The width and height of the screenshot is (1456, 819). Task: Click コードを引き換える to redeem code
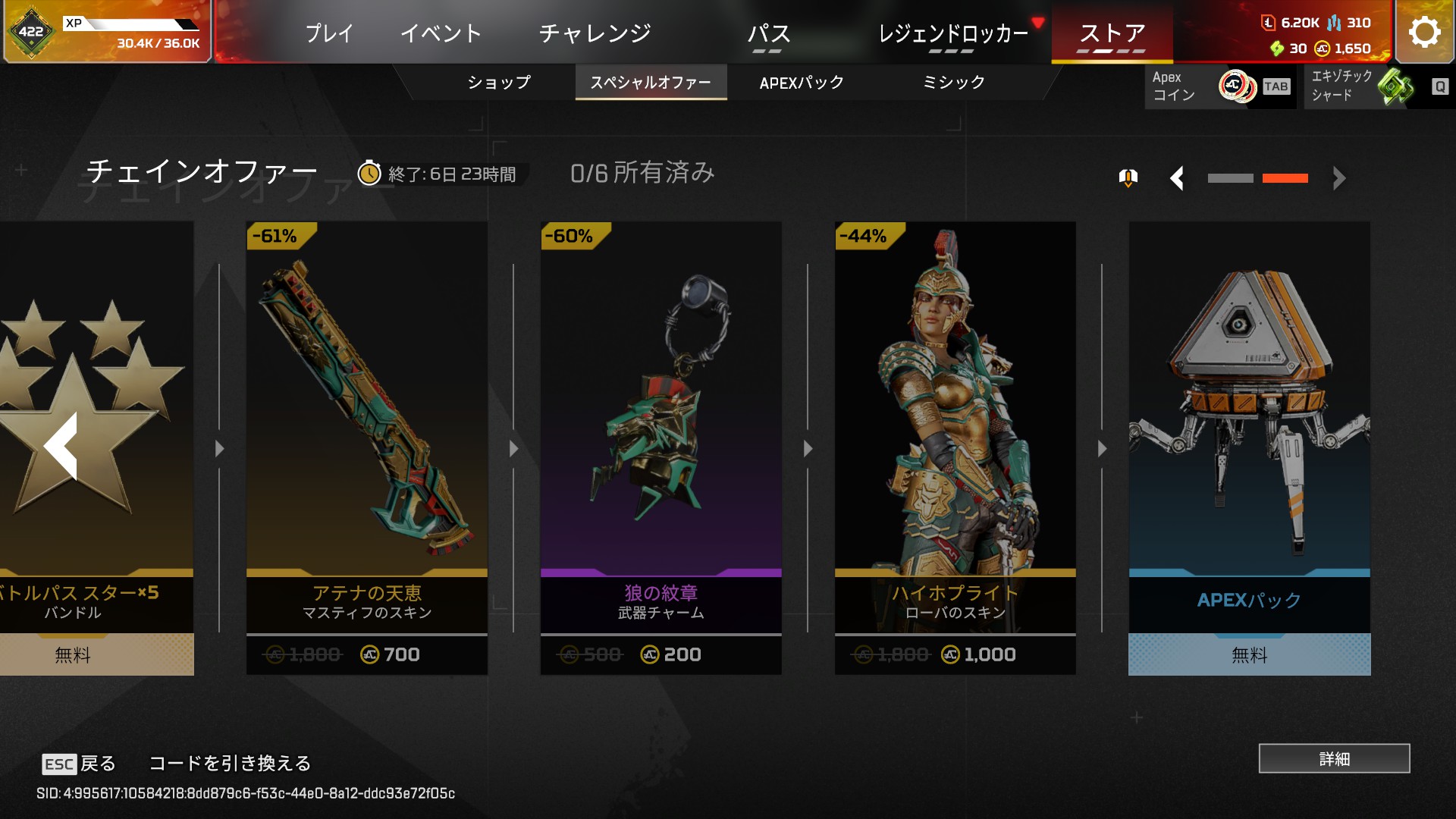pos(230,763)
